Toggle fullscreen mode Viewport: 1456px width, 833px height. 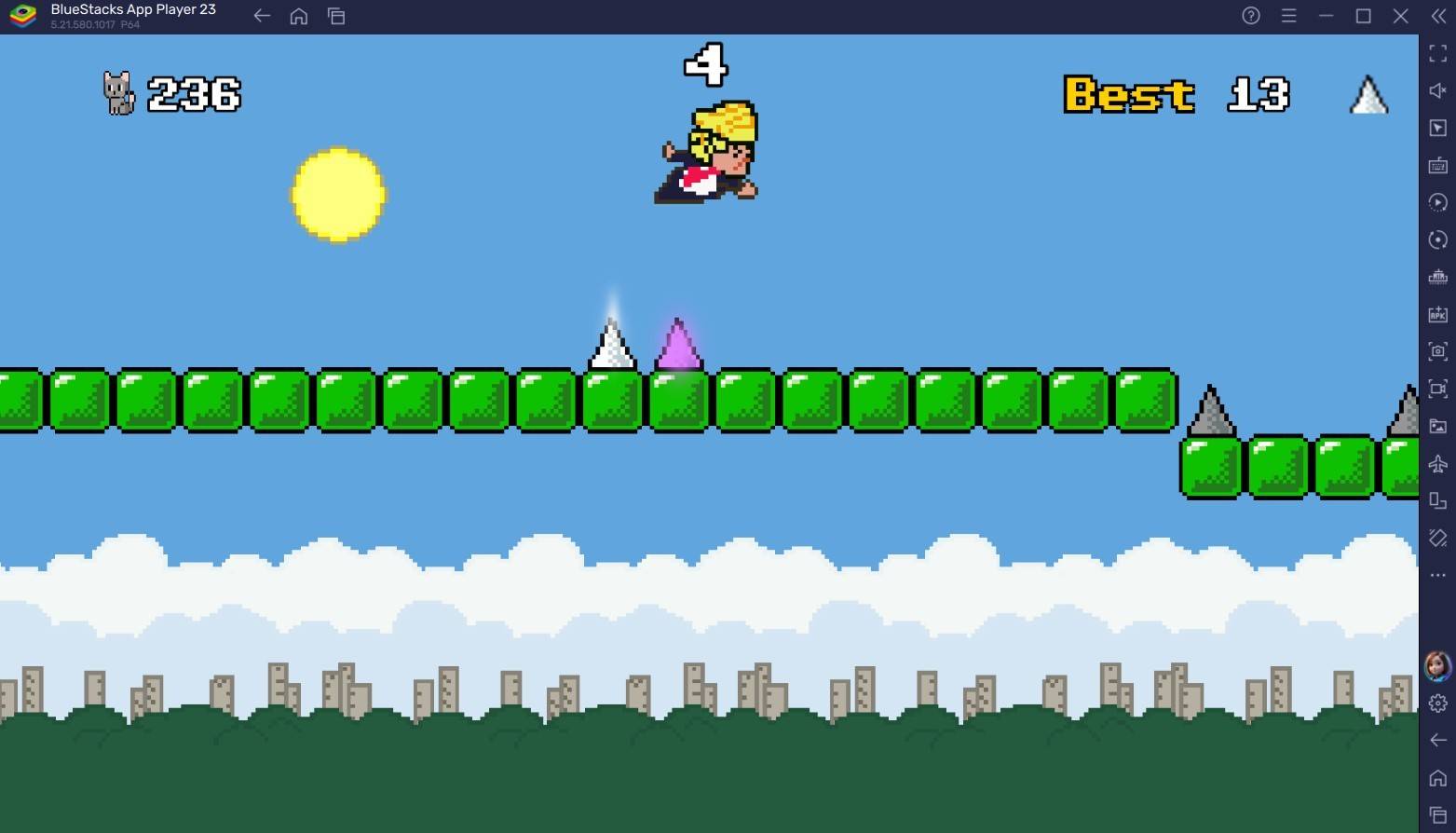pos(1437,53)
